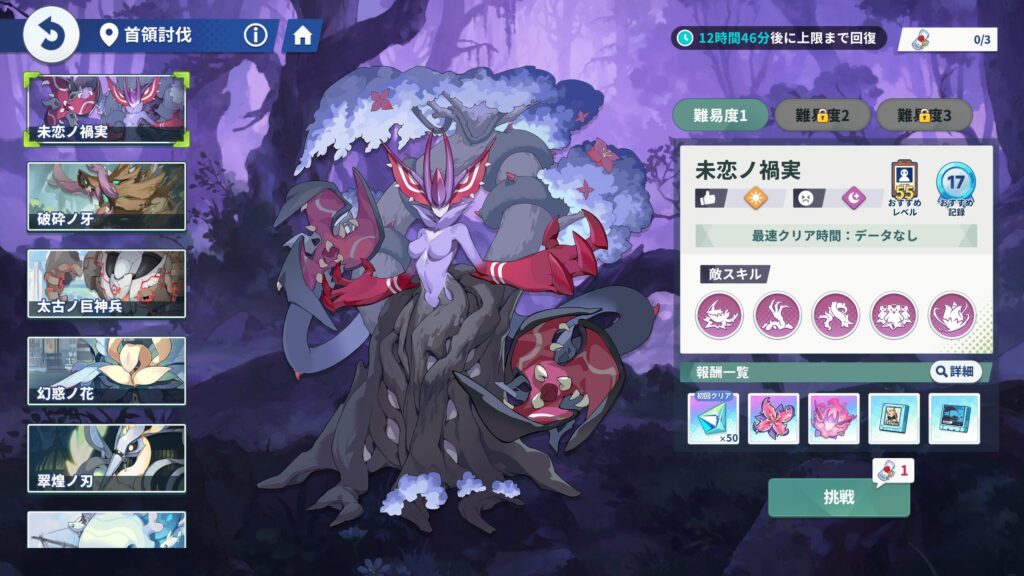The image size is (1024, 576).
Task: Choose the 破砕ノ牙 boss entry
Action: click(x=106, y=196)
